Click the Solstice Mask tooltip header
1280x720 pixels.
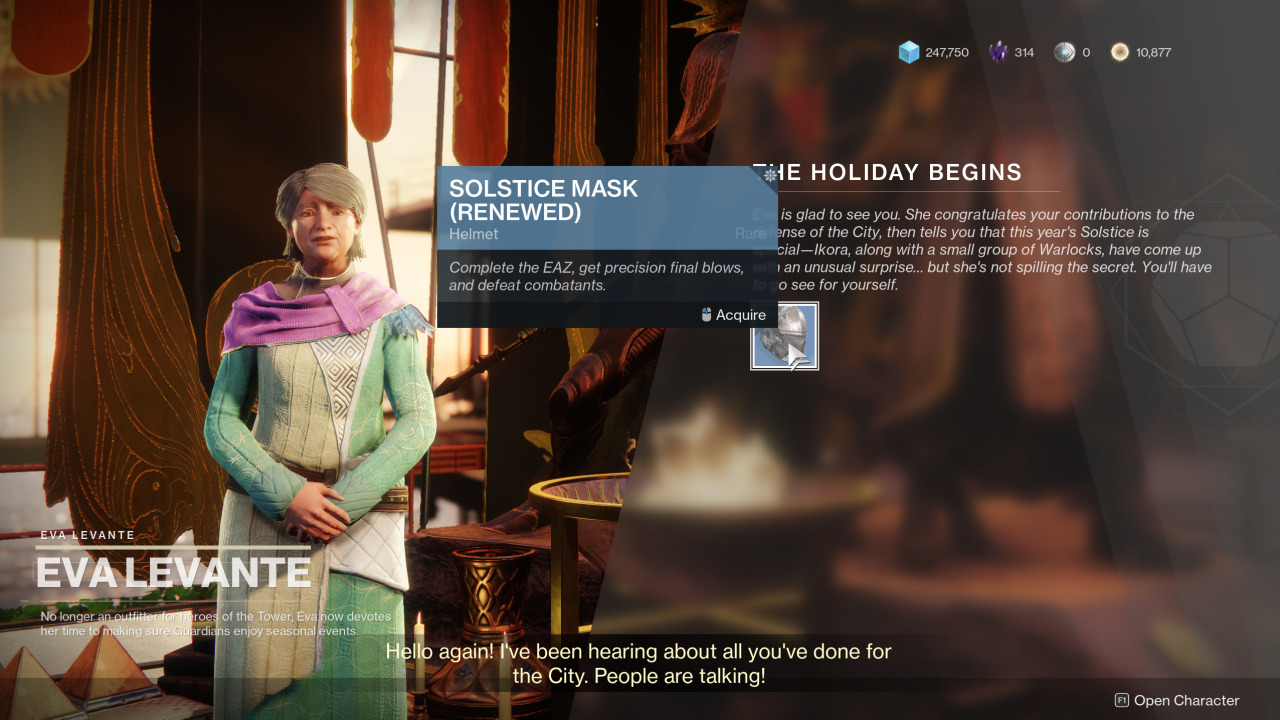[545, 199]
